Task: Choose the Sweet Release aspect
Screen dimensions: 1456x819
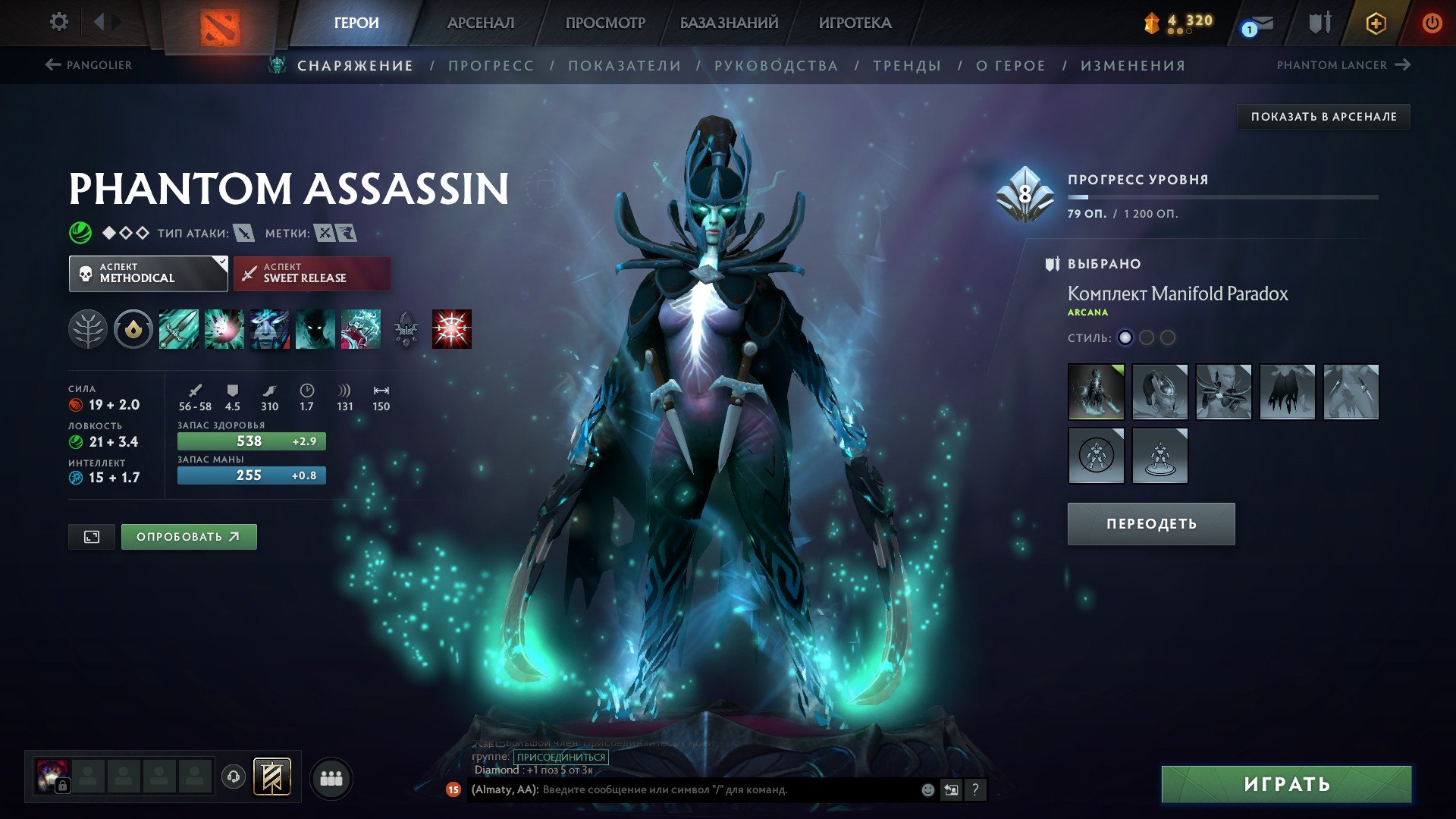Action: coord(312,273)
